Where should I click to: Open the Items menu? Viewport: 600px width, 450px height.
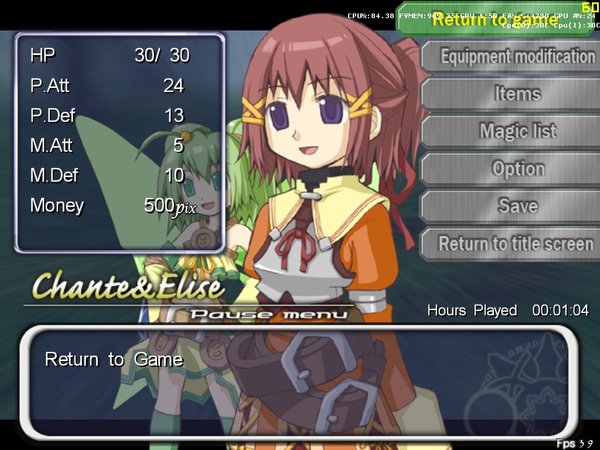coord(517,94)
